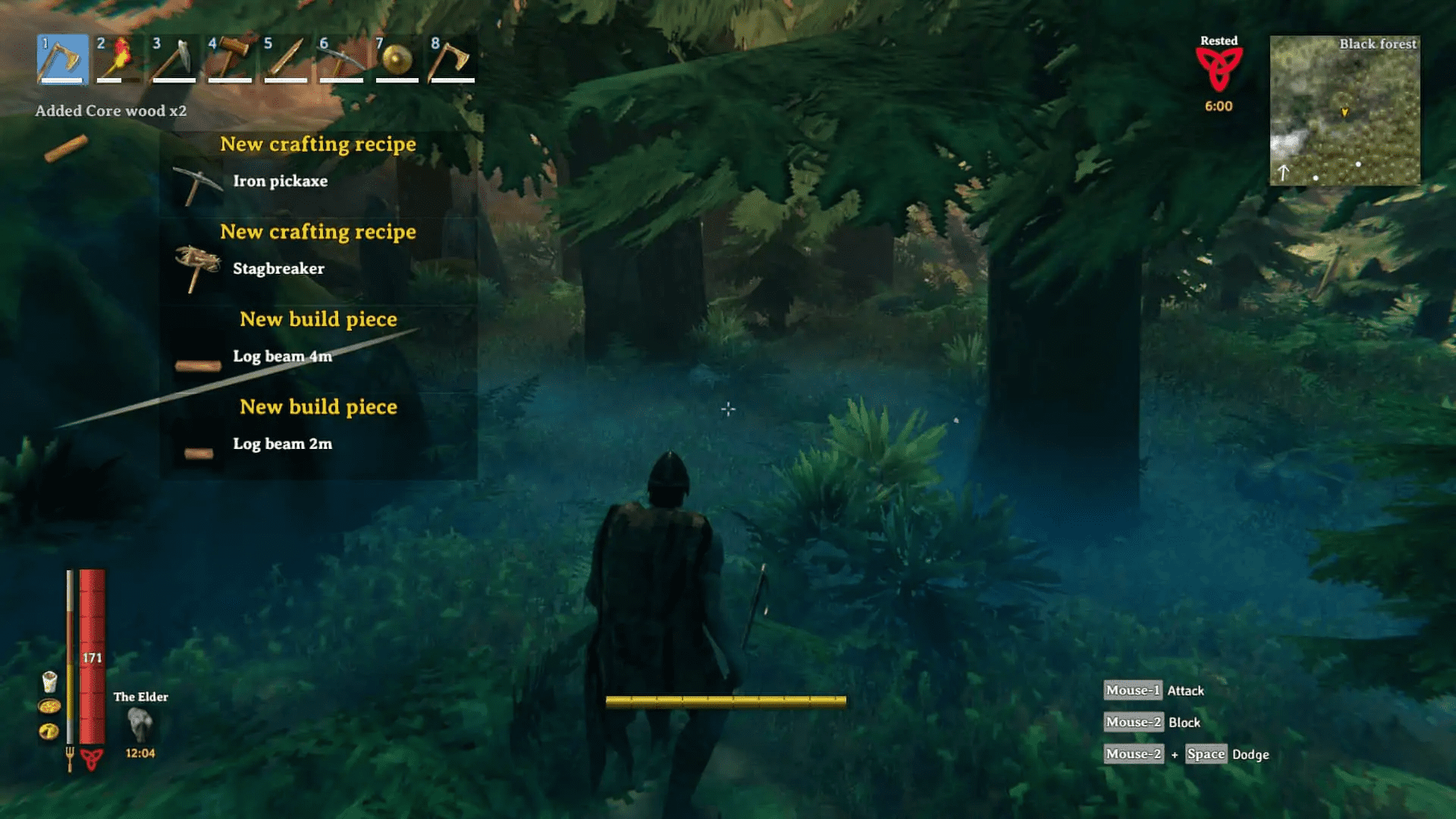Click the red Forsaken power symbol below health bar
1456x819 pixels.
91,758
